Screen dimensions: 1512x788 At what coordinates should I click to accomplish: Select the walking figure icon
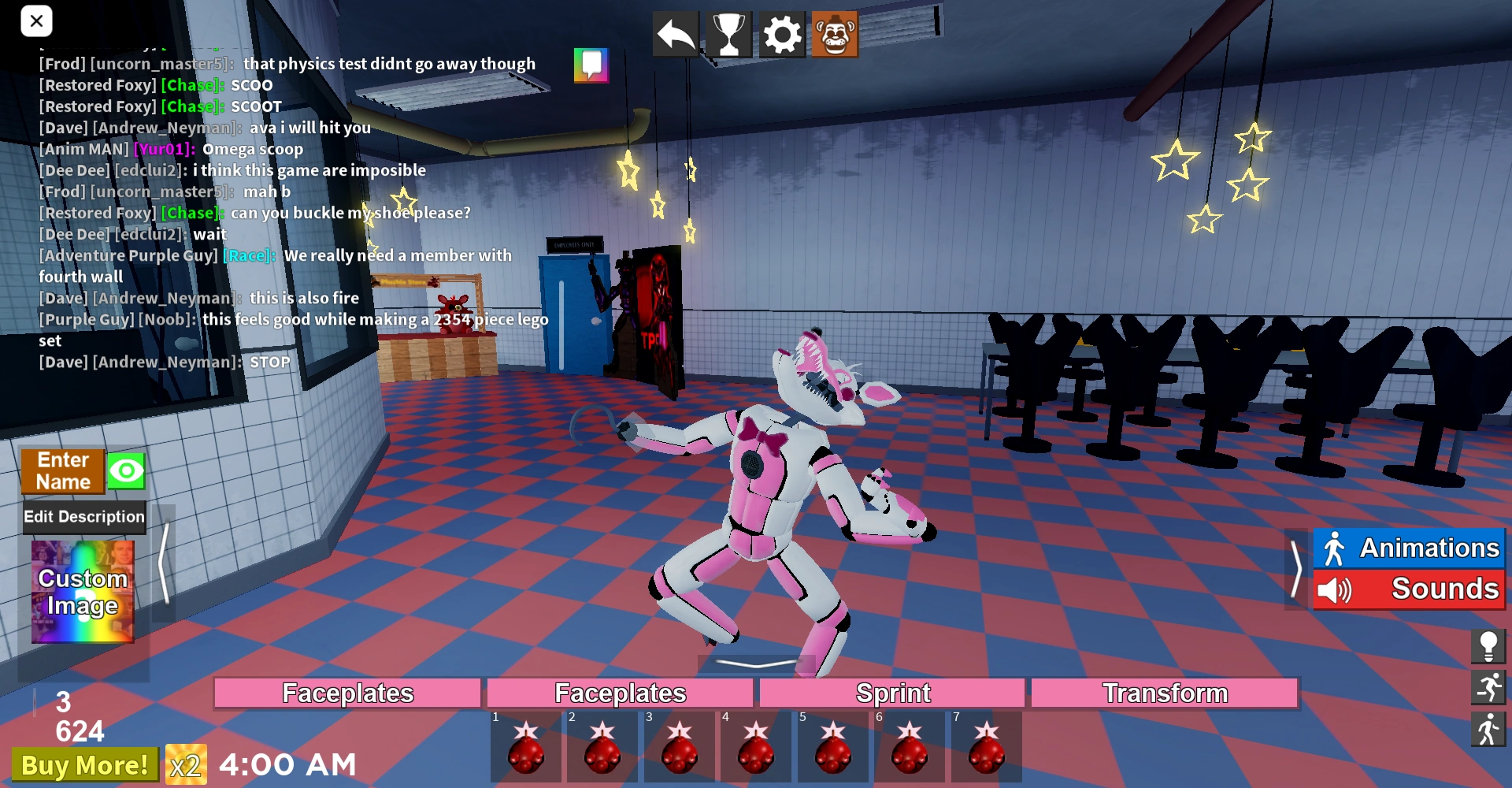(1489, 729)
